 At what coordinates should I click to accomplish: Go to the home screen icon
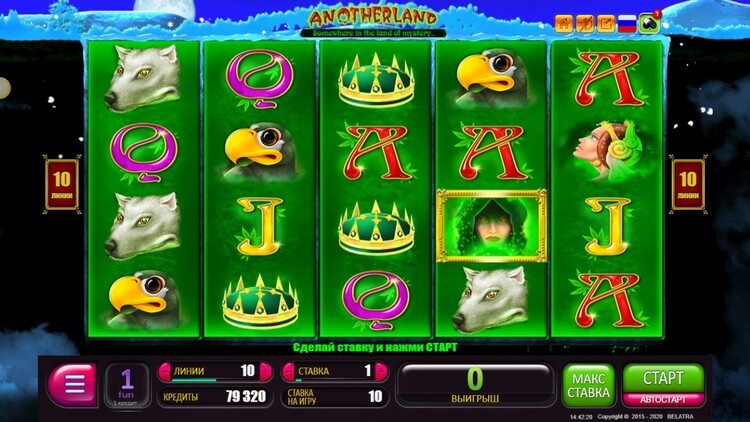click(564, 23)
